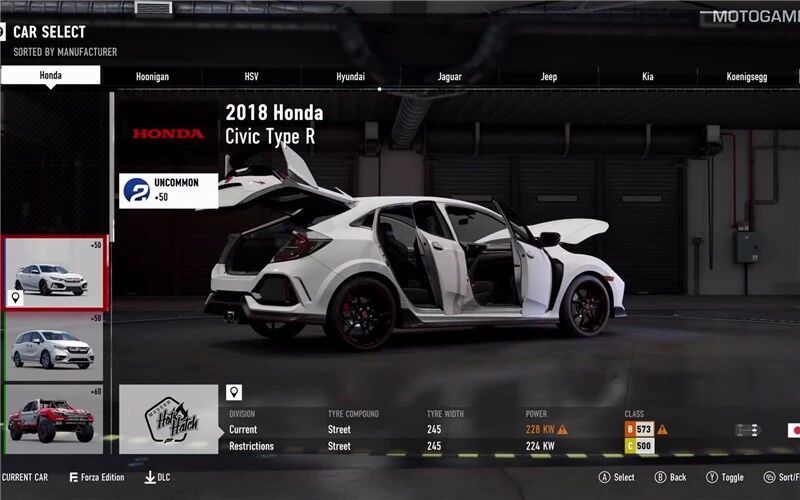Select the Honda manufacturer tab

point(50,76)
